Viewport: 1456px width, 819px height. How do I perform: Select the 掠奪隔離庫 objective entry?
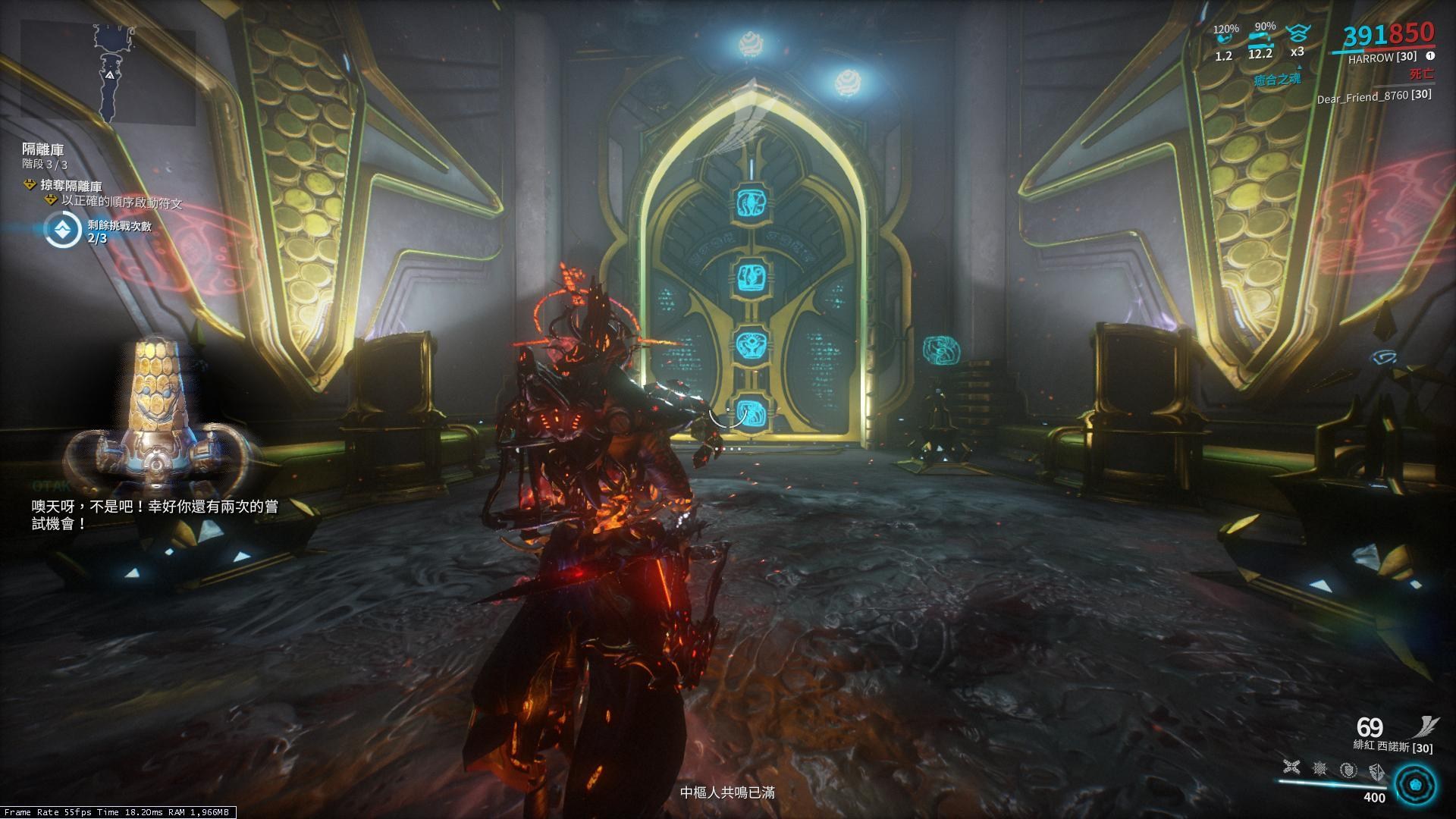72,186
